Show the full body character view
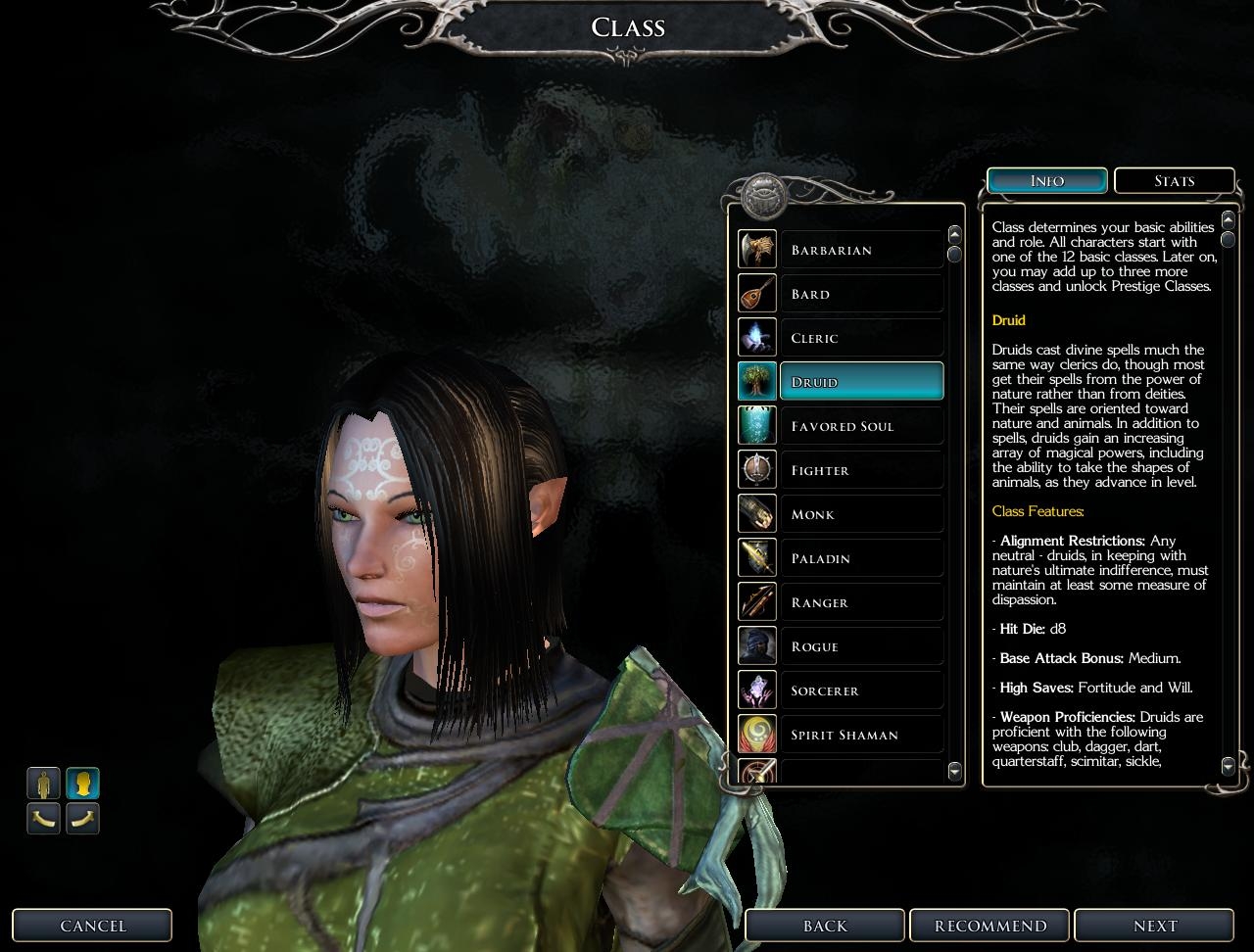 pos(43,784)
